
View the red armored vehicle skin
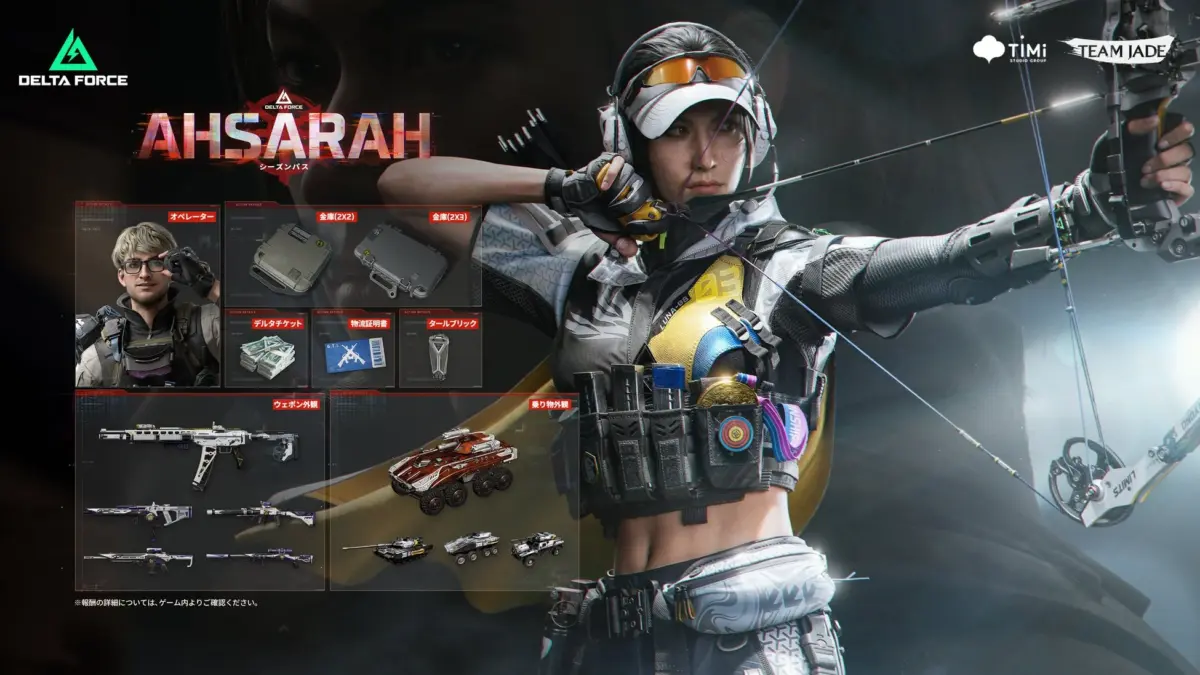(453, 464)
